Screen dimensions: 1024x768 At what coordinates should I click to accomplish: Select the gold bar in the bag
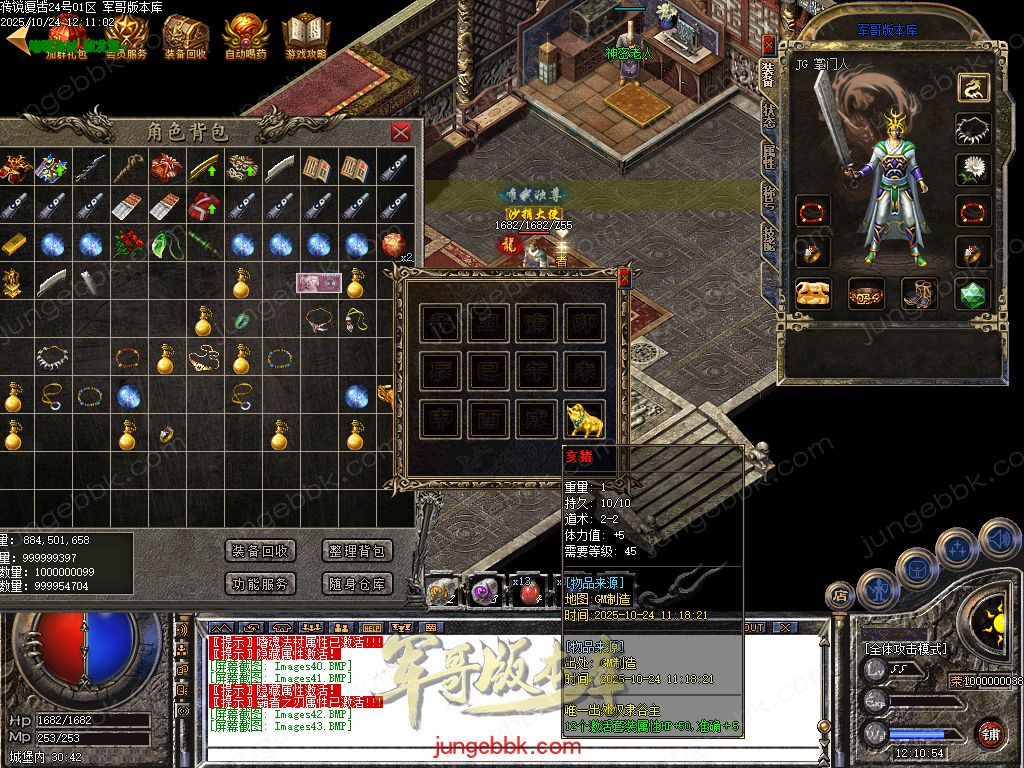point(13,243)
